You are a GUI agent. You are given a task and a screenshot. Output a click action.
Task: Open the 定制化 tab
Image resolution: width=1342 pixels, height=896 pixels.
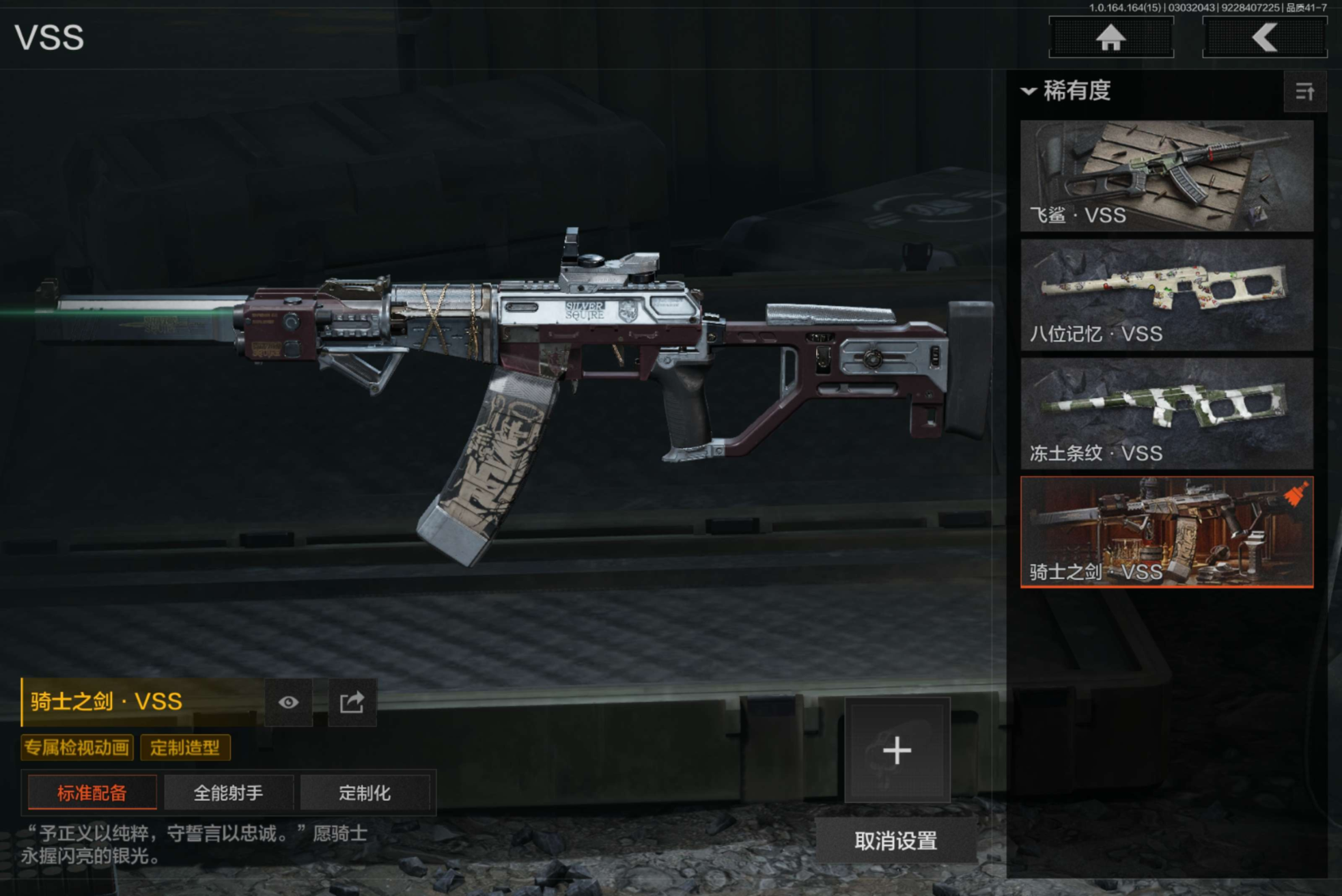coord(365,793)
